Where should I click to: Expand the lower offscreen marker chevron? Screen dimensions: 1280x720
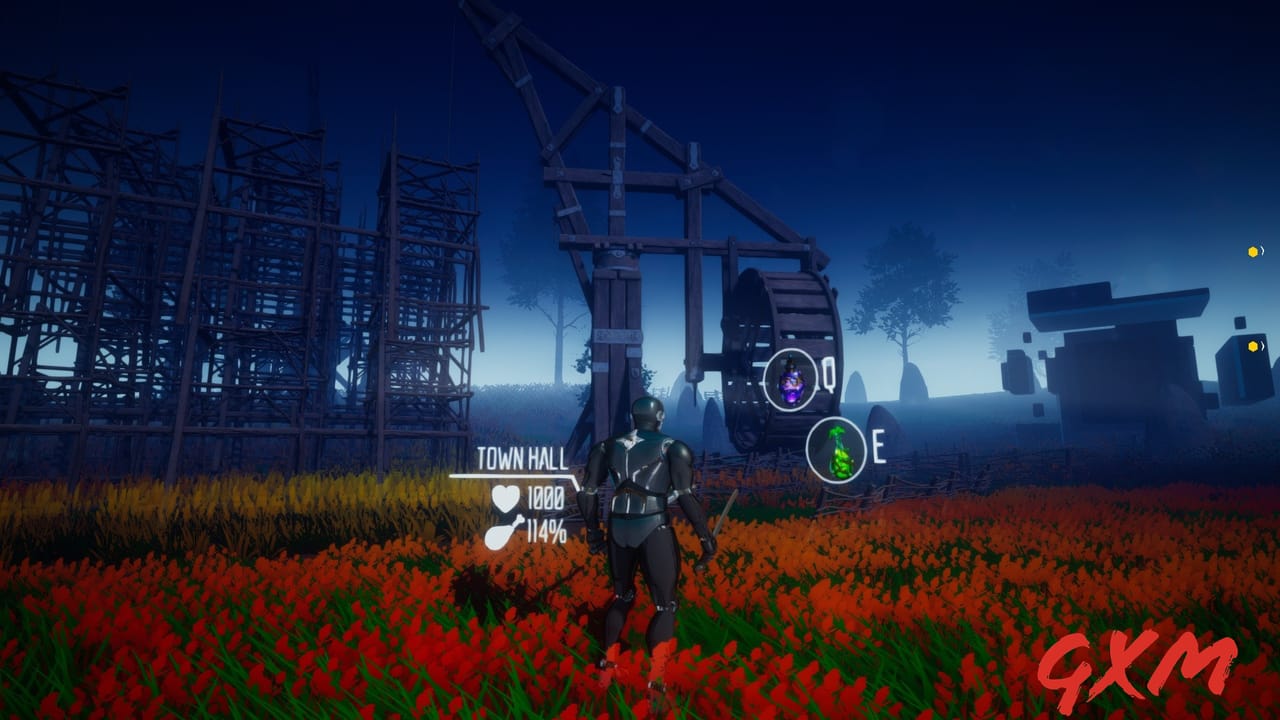(1262, 346)
